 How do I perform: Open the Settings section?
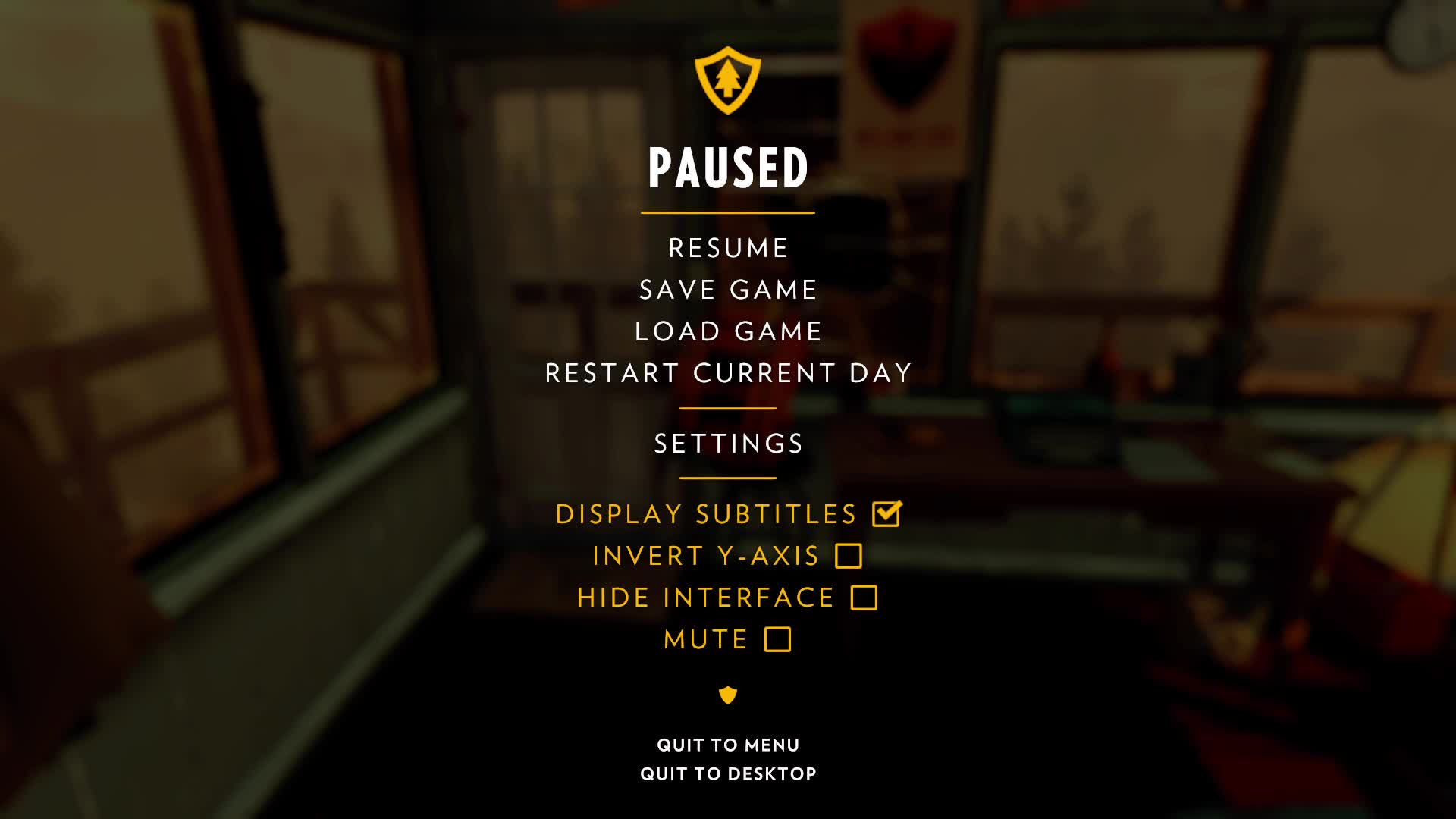pyautogui.click(x=728, y=444)
